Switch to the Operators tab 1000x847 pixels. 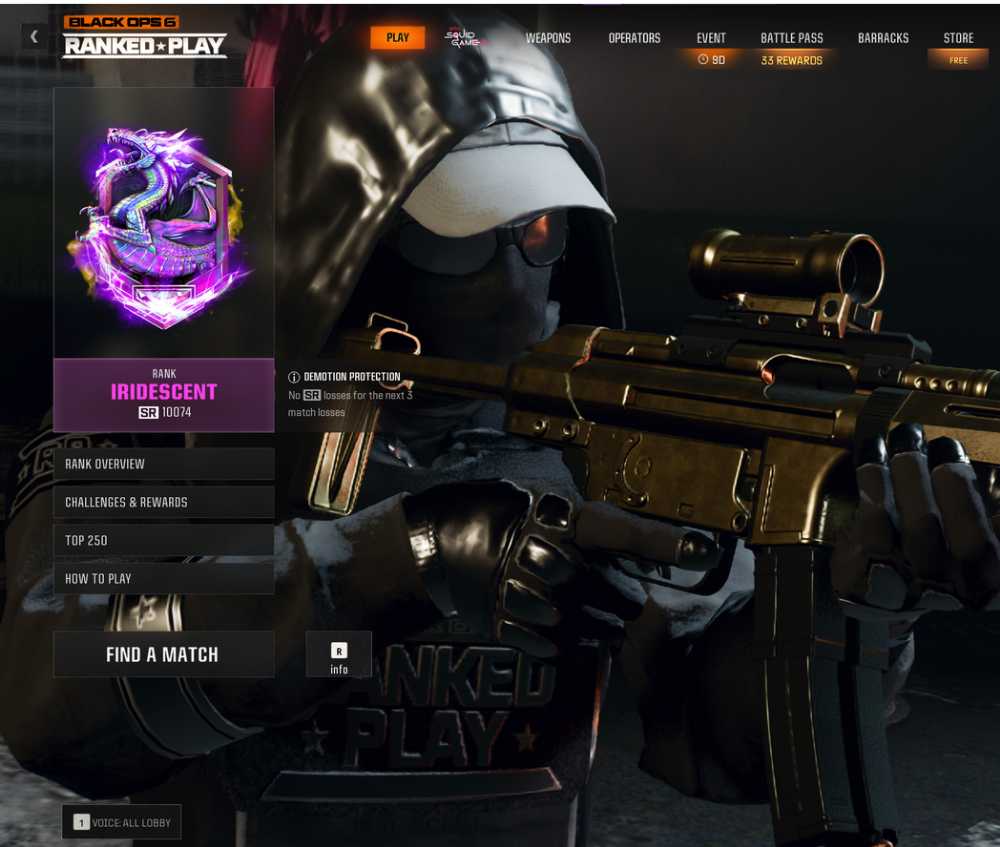coord(634,38)
